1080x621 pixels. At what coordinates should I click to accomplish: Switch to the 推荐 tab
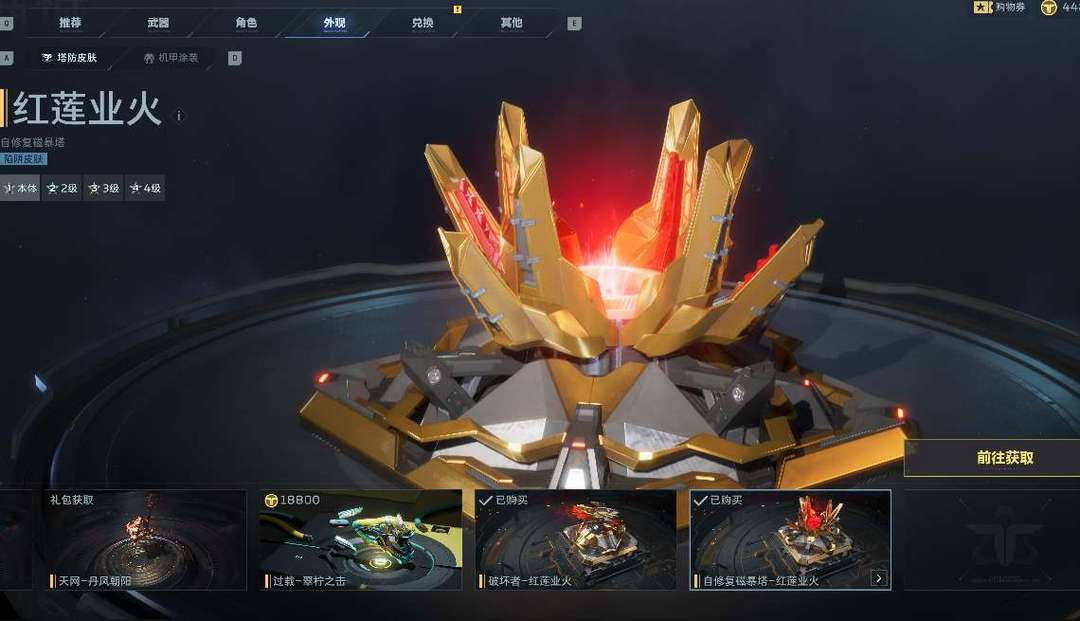[70, 22]
